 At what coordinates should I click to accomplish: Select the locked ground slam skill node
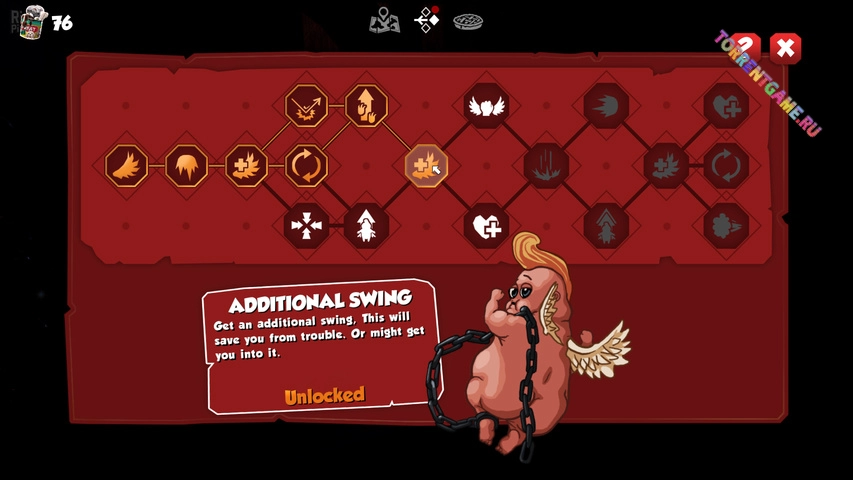pyautogui.click(x=546, y=166)
